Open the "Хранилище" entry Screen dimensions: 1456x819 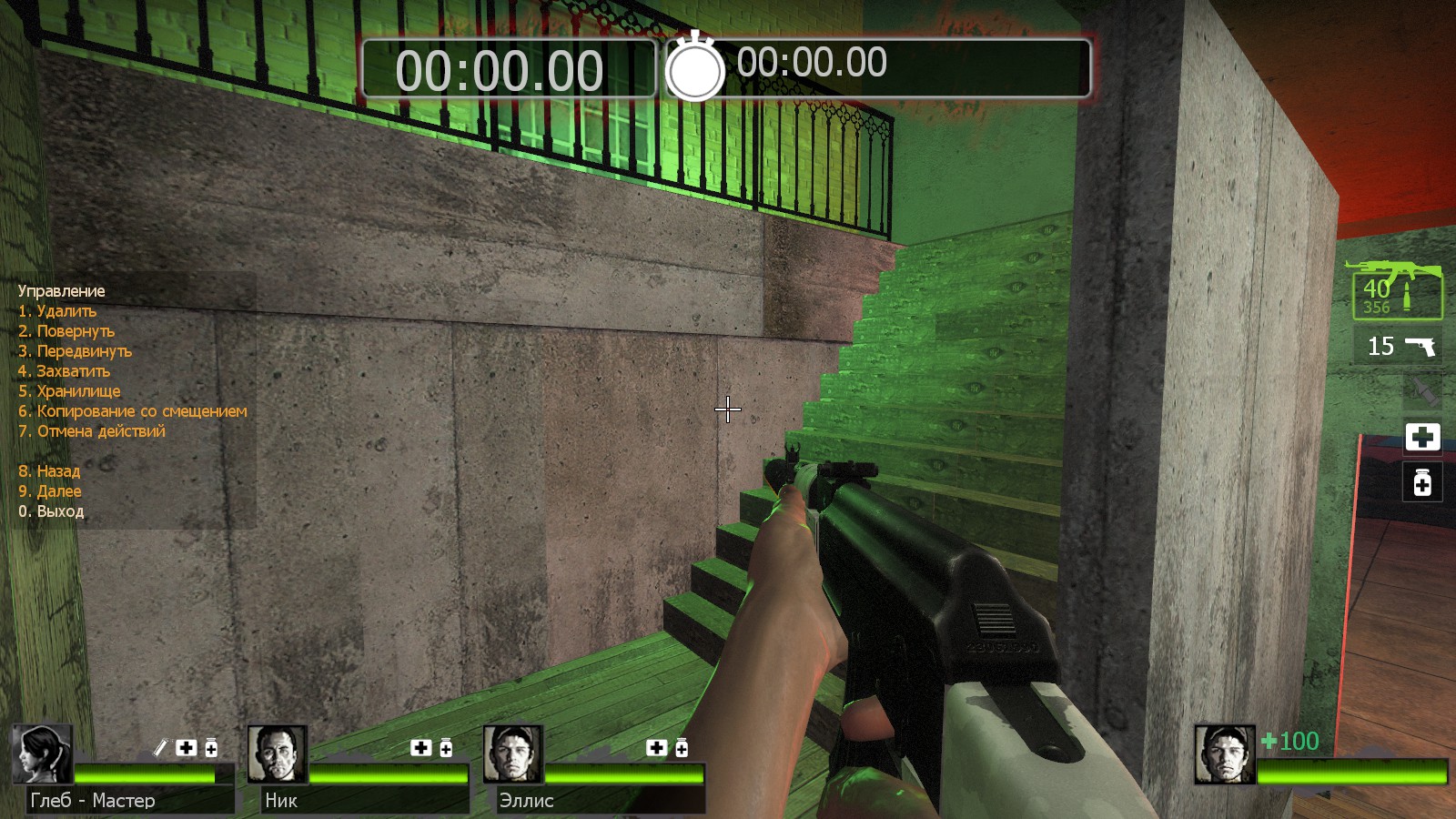pos(69,391)
